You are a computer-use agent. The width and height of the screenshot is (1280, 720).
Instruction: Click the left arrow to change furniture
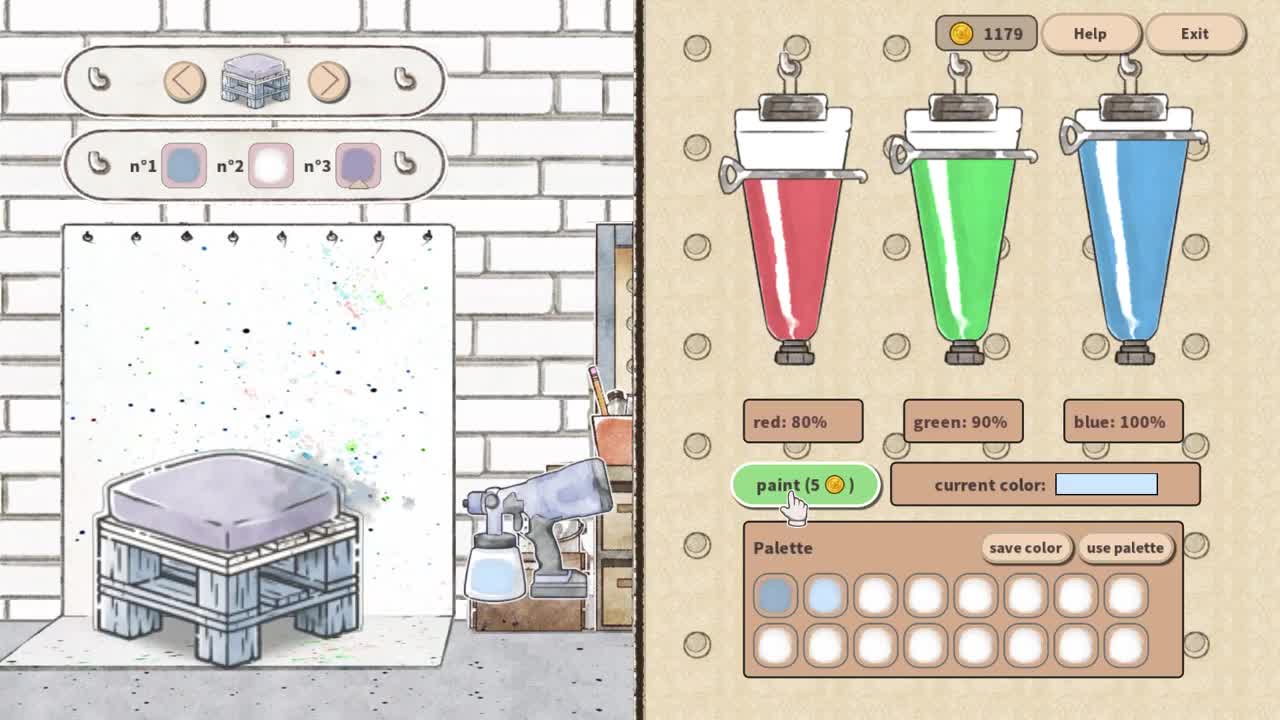point(184,82)
